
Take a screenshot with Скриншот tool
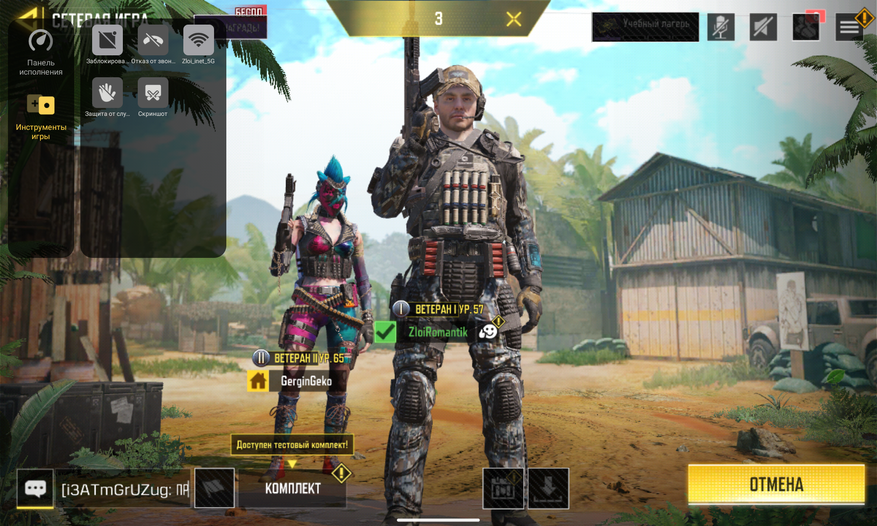point(153,94)
